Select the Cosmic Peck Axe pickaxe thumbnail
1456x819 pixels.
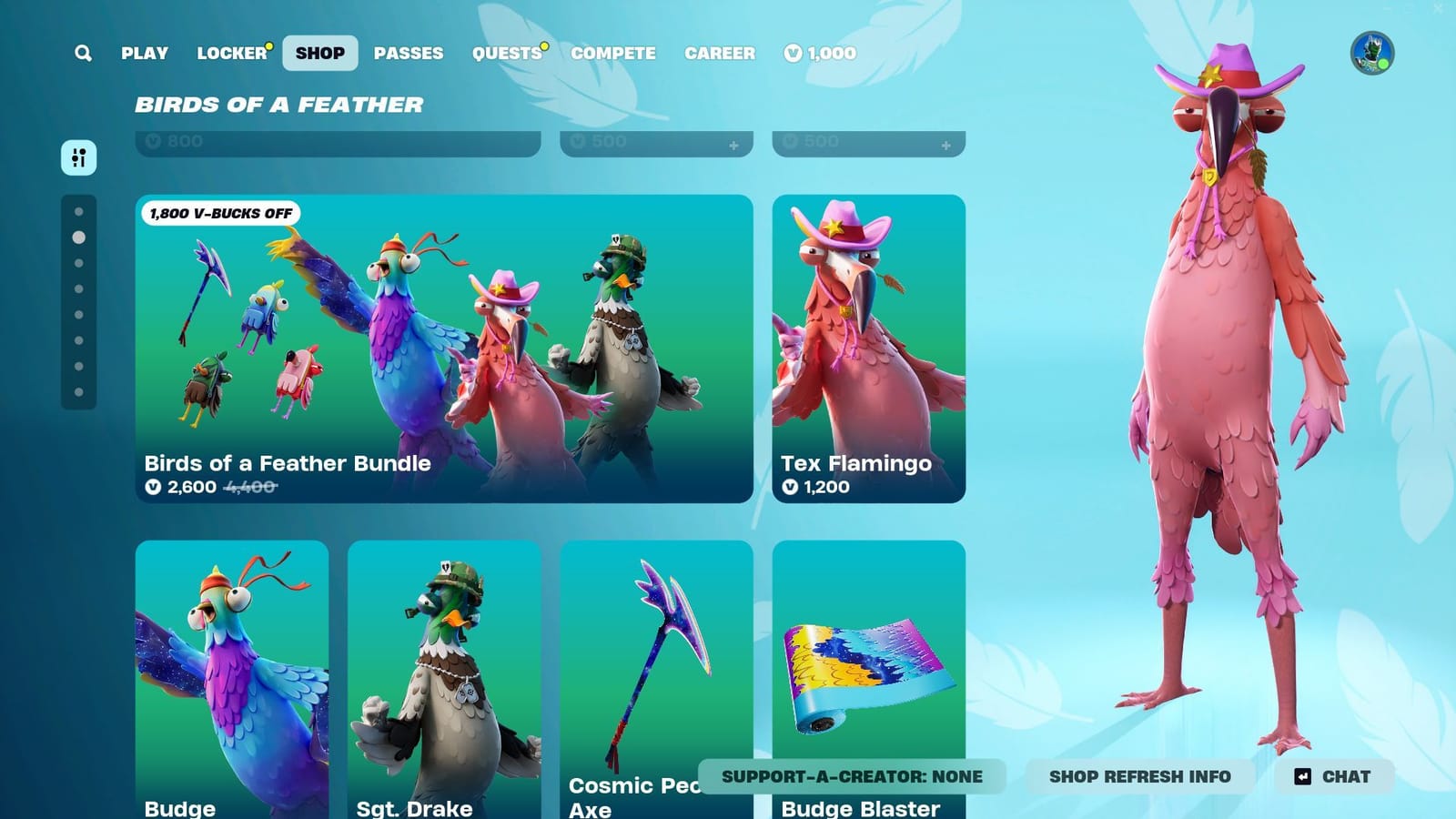click(655, 664)
